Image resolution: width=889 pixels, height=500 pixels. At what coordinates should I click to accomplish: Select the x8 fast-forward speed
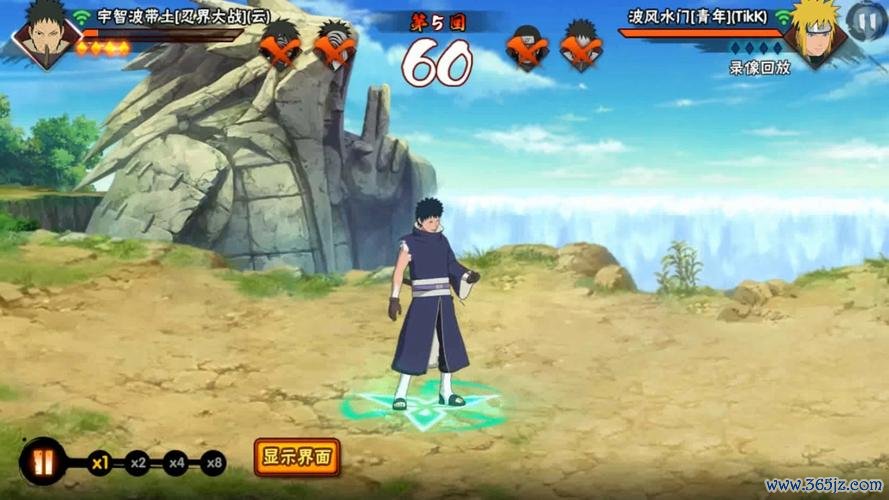point(213,463)
